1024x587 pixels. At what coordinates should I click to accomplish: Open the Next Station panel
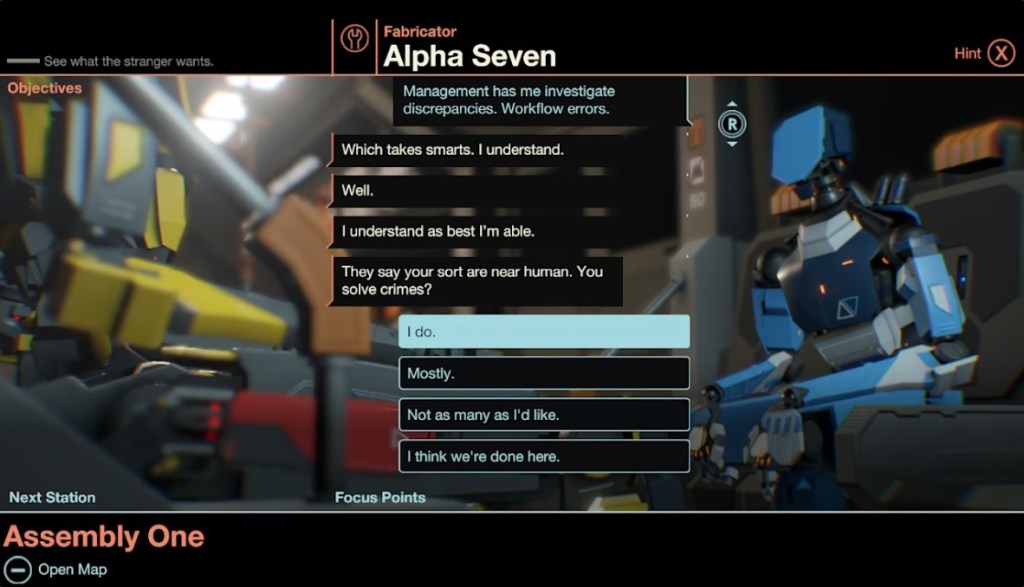click(52, 497)
